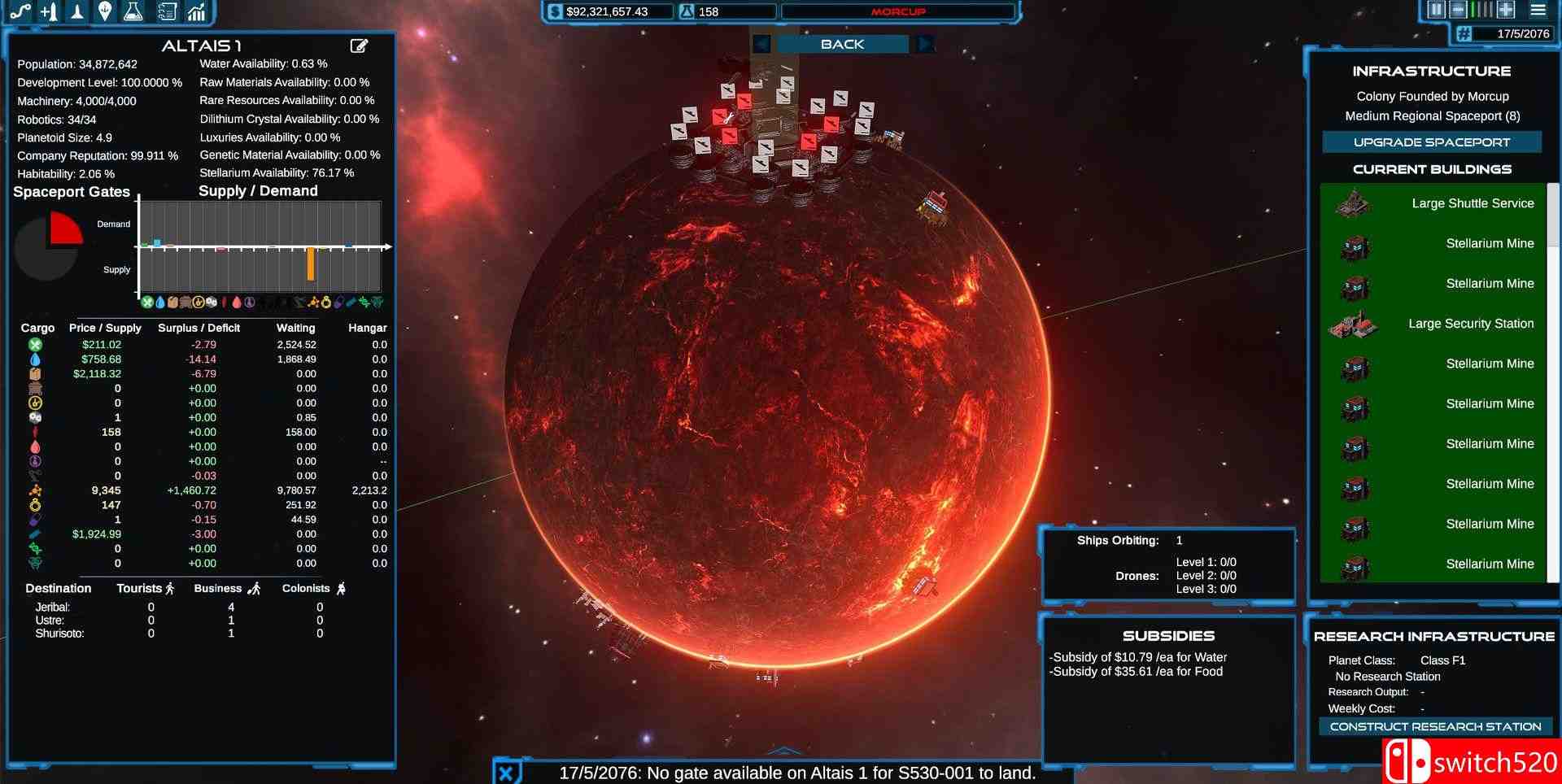Image resolution: width=1562 pixels, height=784 pixels.
Task: Open the contracts scroll icon
Action: coord(167,11)
